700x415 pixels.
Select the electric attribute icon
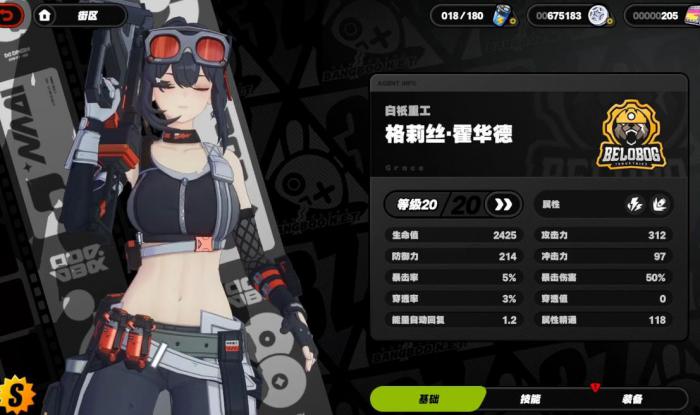[x=635, y=205]
